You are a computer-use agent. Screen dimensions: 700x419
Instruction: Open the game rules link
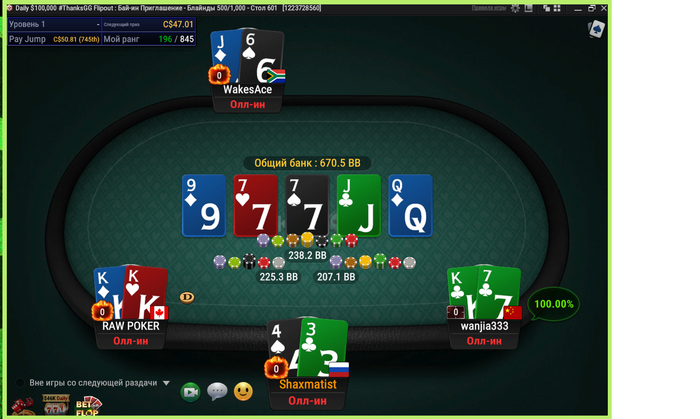coord(488,8)
